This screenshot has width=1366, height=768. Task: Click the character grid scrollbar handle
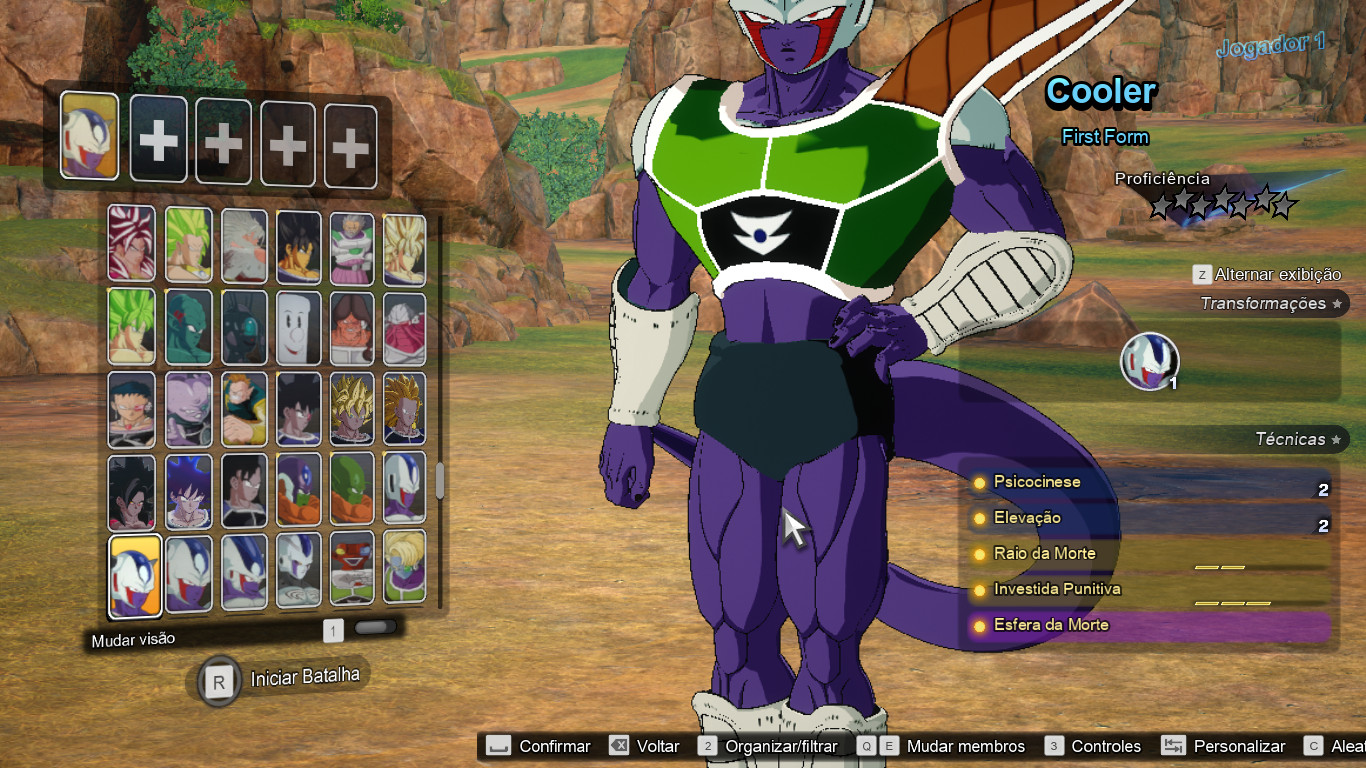click(440, 482)
